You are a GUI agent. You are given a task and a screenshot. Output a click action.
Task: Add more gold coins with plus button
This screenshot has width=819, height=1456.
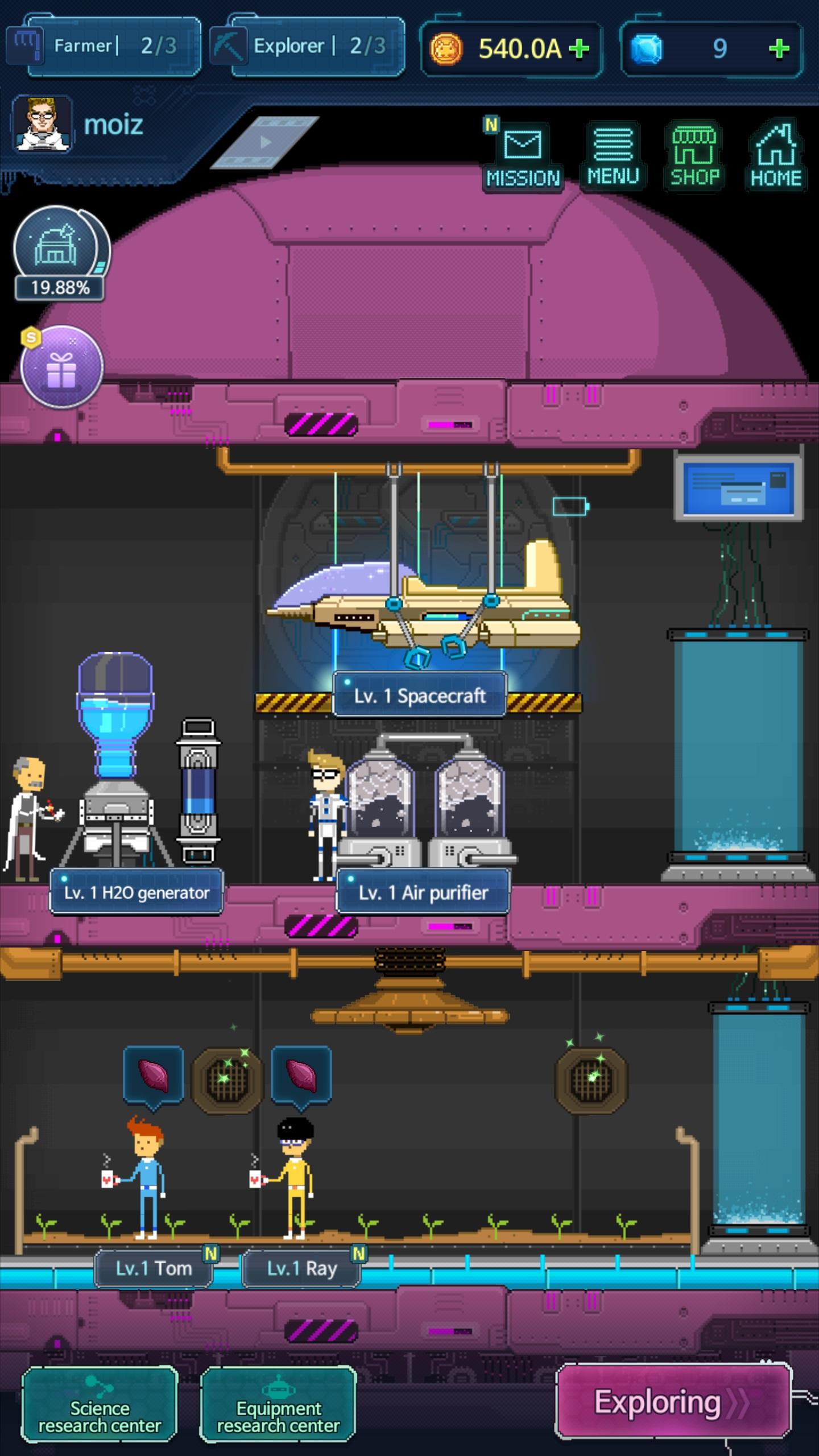[x=579, y=49]
